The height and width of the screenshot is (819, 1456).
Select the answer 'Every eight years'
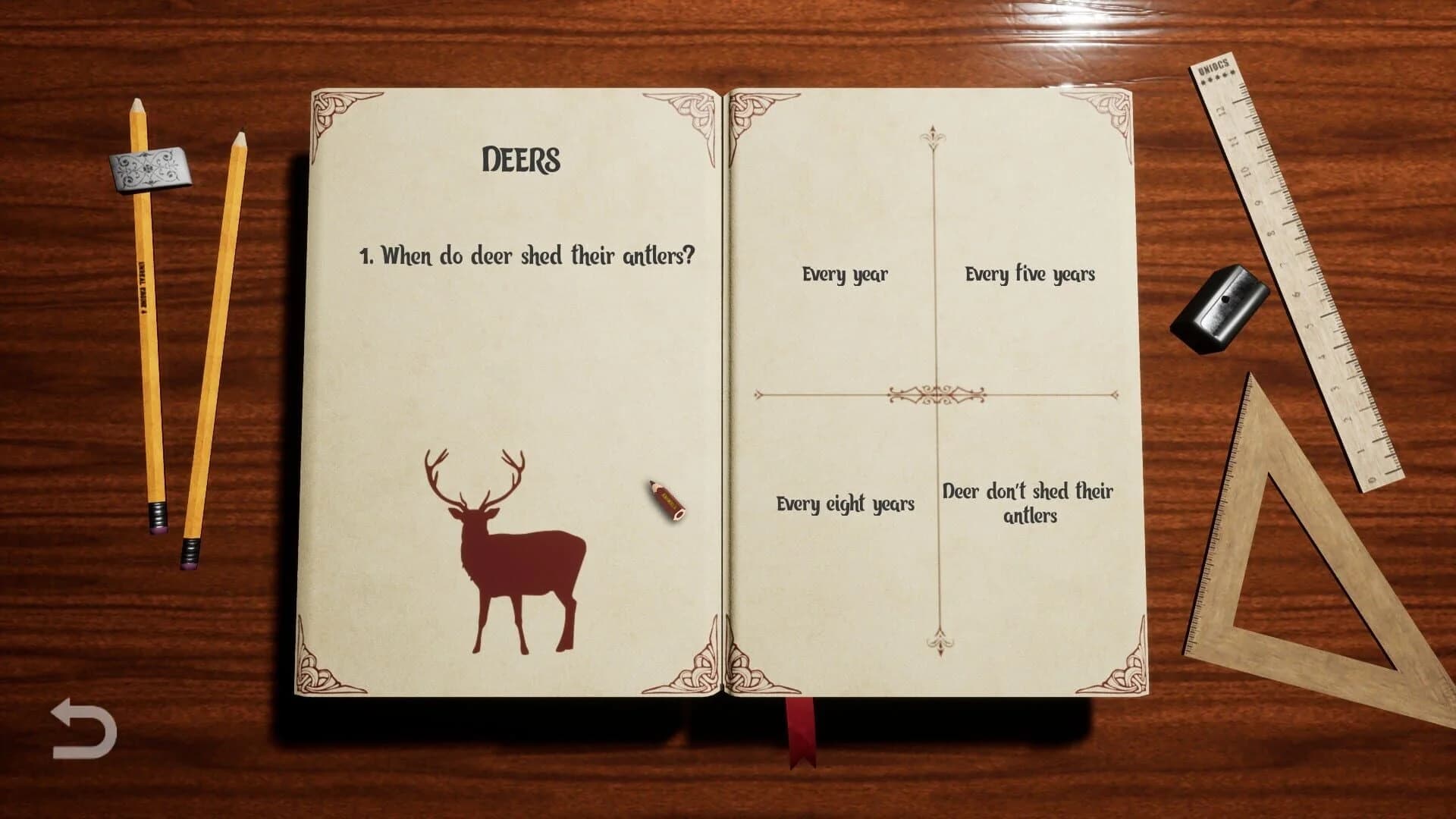(x=845, y=502)
